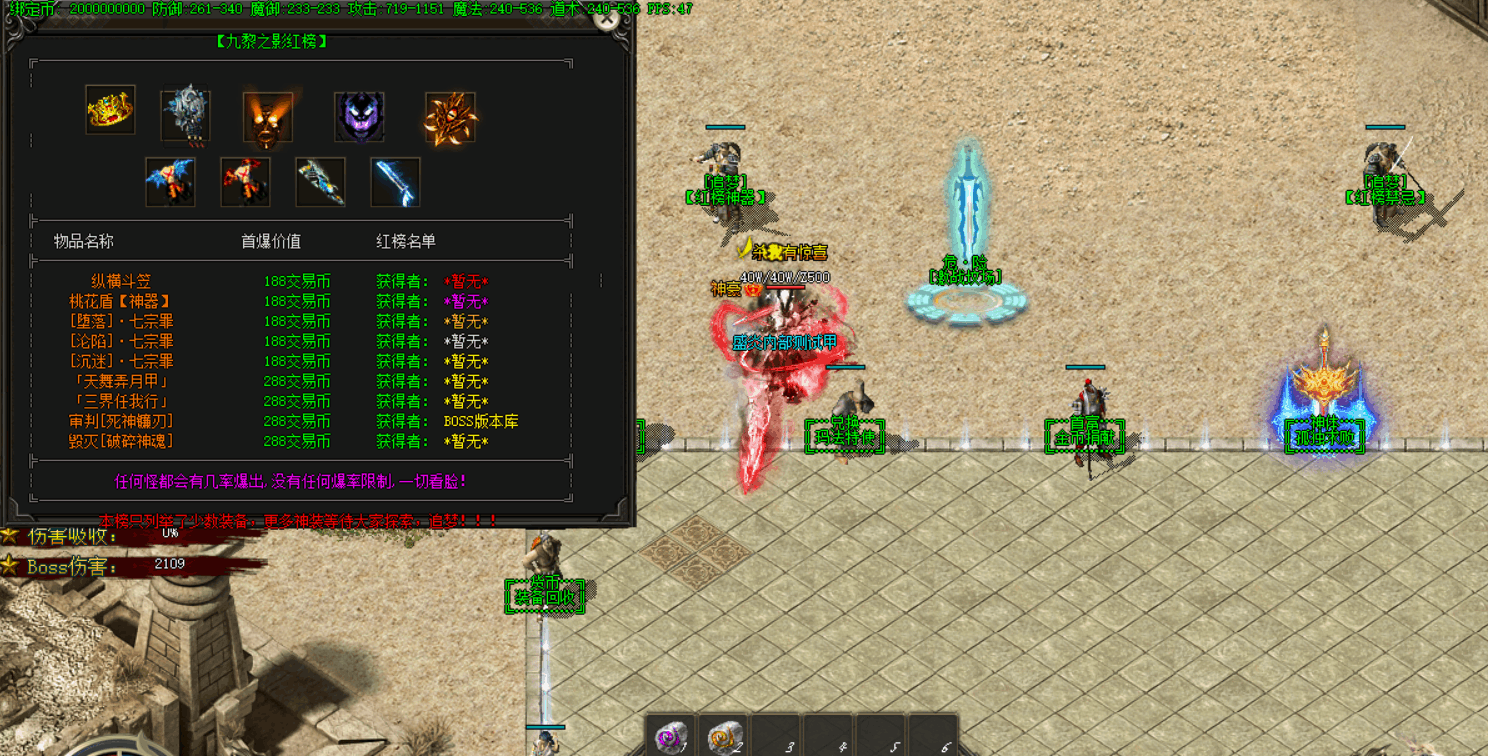Select the golden crown item icon
1488x756 pixels.
[x=110, y=110]
